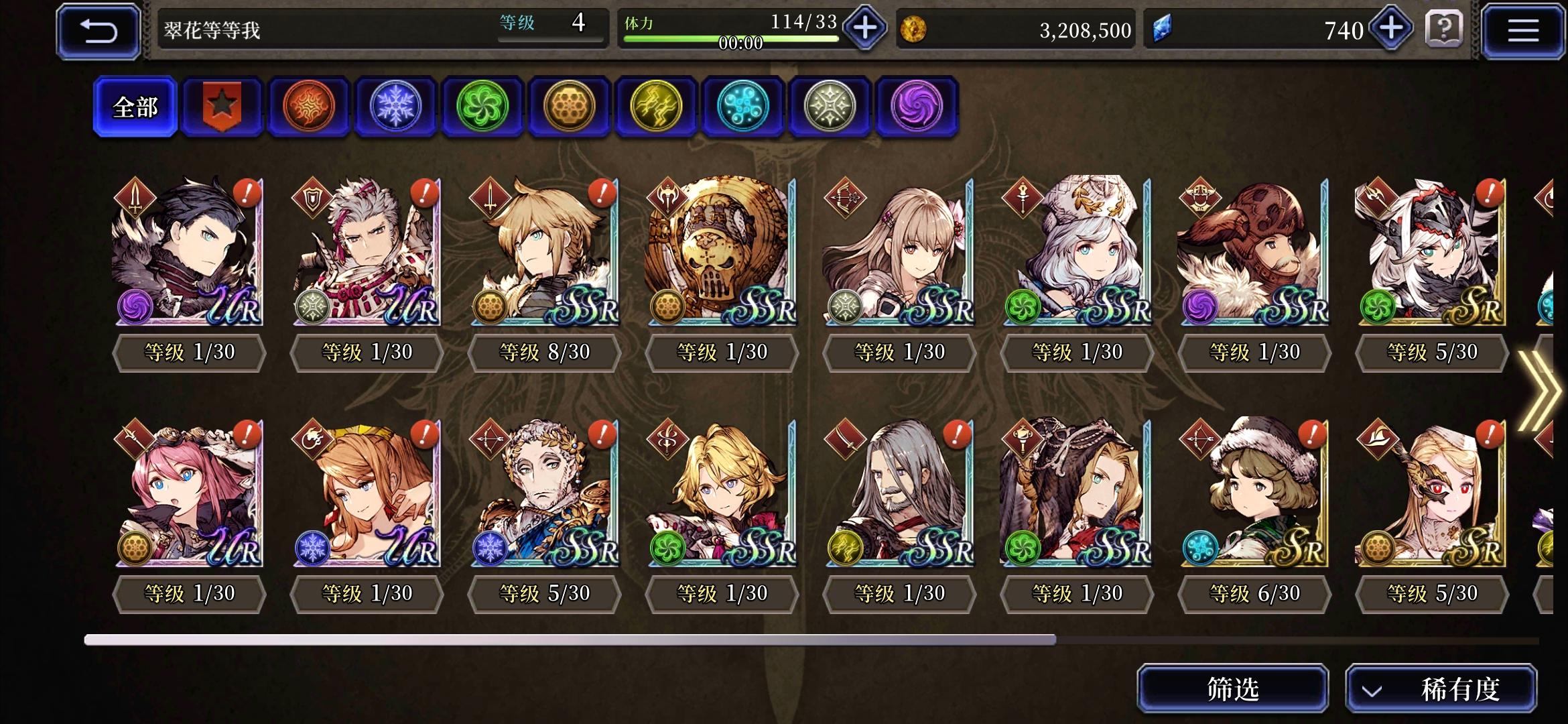Select the ice element filter icon

(x=395, y=107)
